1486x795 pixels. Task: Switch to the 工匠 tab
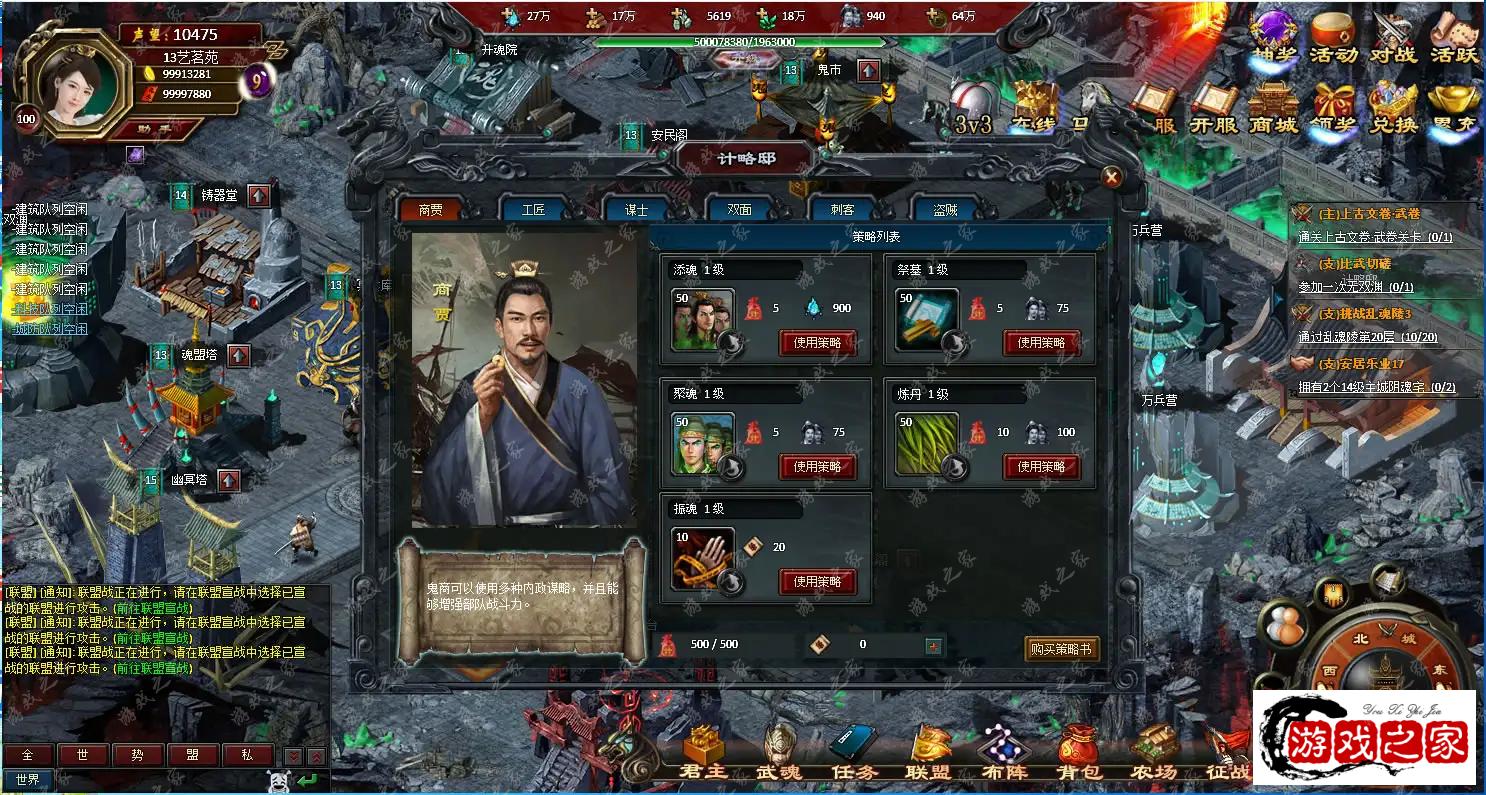[x=534, y=210]
